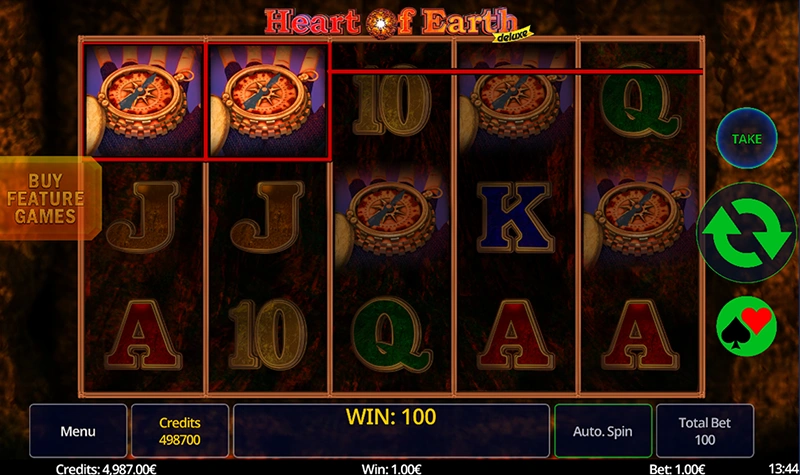Image resolution: width=800 pixels, height=475 pixels.
Task: Click Buy Feature Games
Action: click(x=46, y=198)
